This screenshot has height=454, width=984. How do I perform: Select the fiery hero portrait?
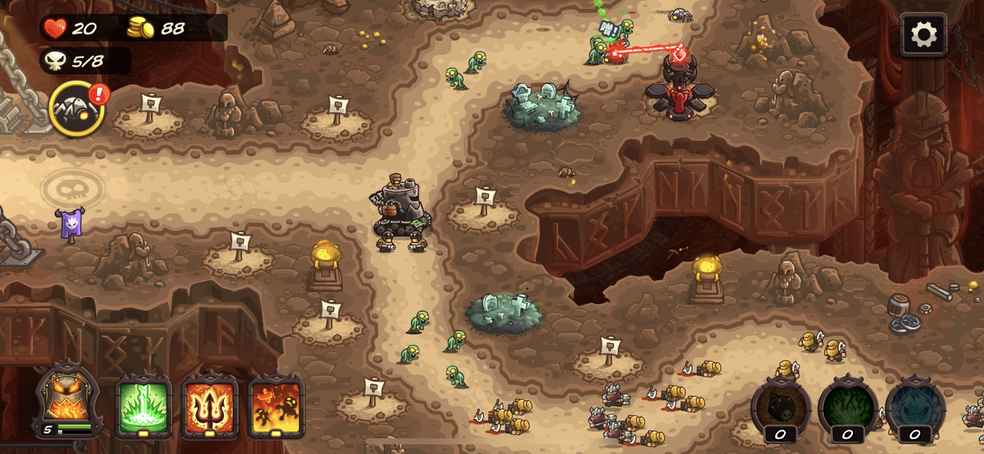tap(69, 401)
